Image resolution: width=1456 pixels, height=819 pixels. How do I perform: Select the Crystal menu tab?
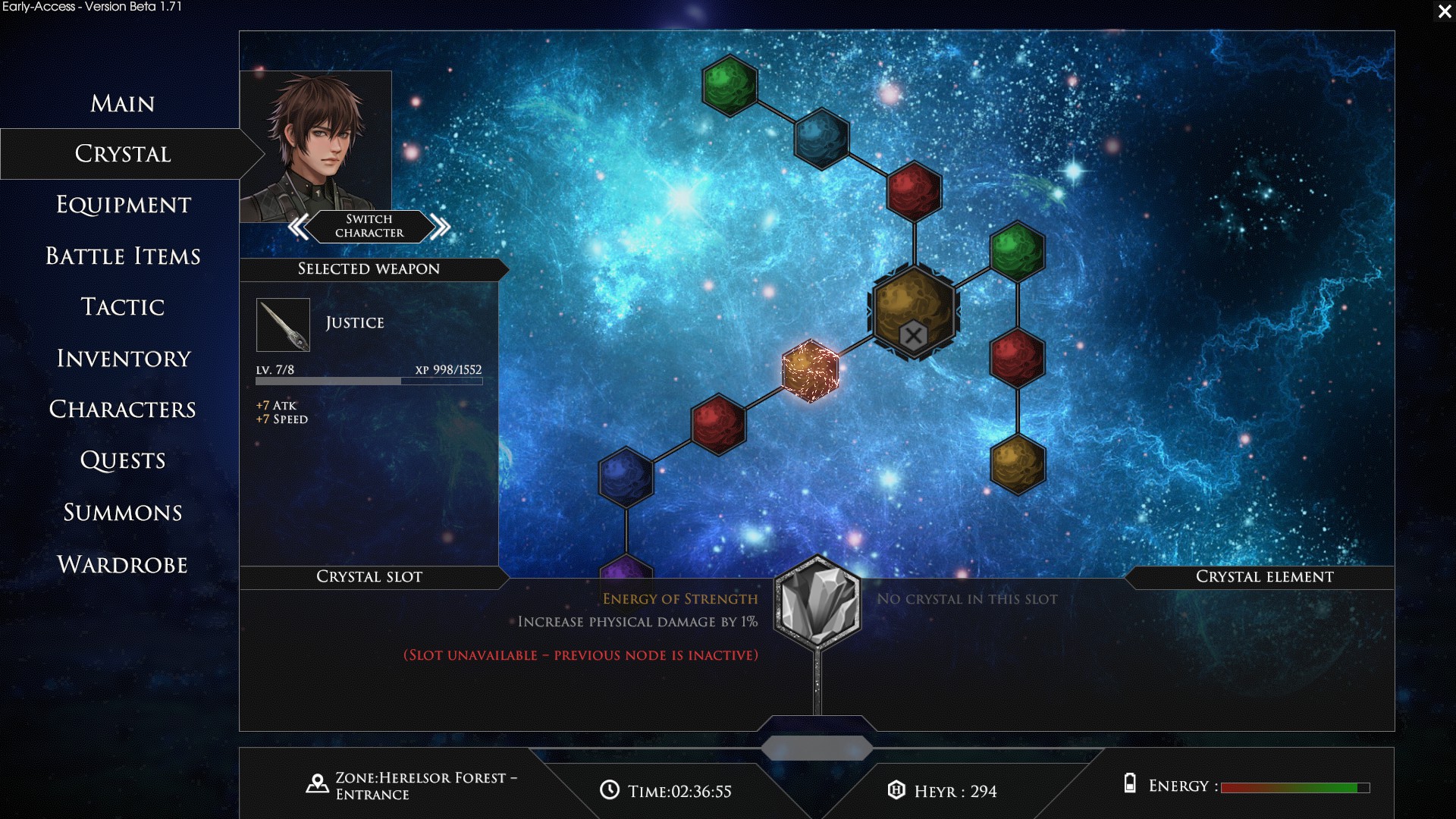[x=122, y=154]
